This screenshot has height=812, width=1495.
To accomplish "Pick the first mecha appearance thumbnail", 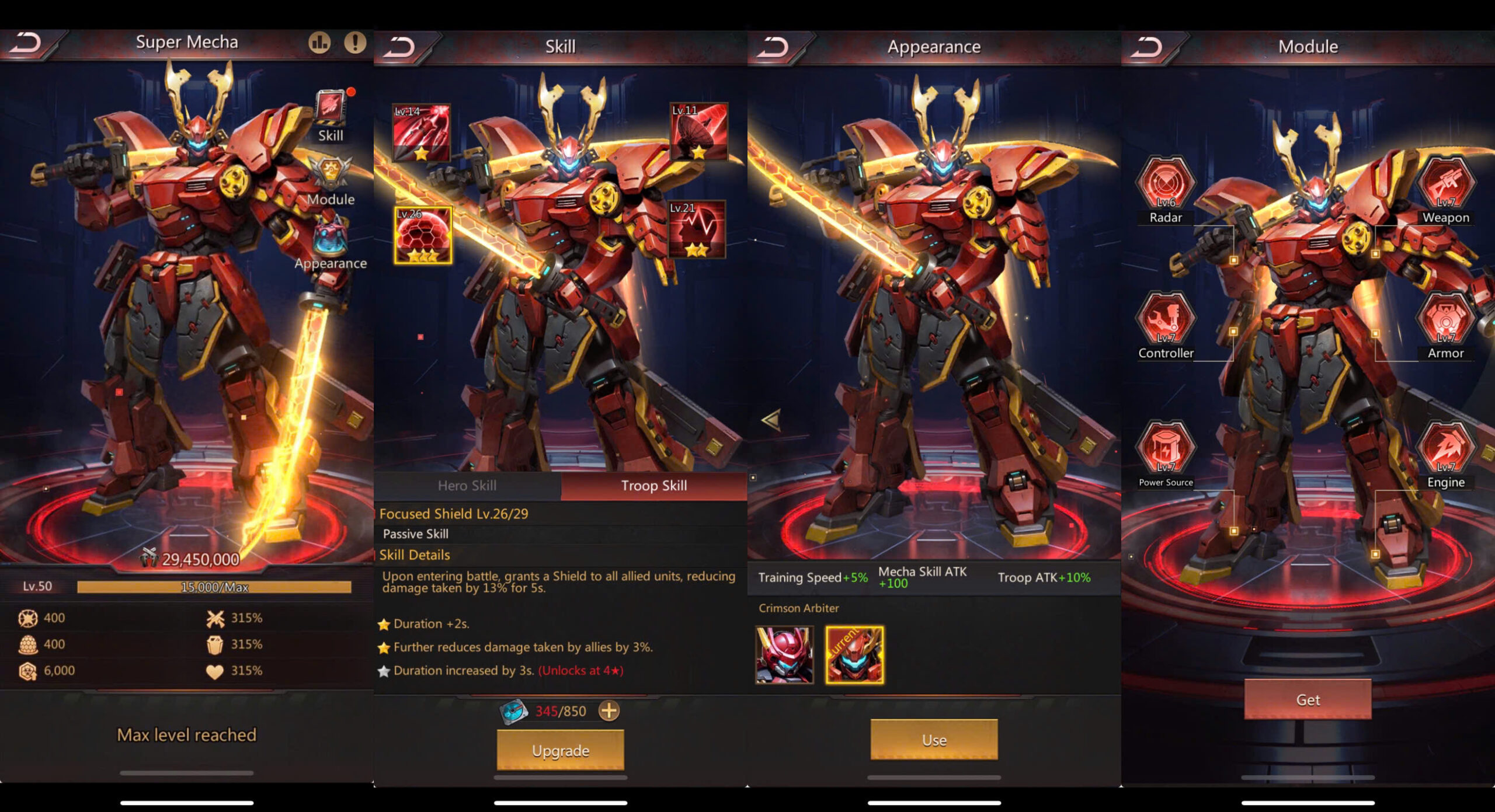I will point(784,655).
